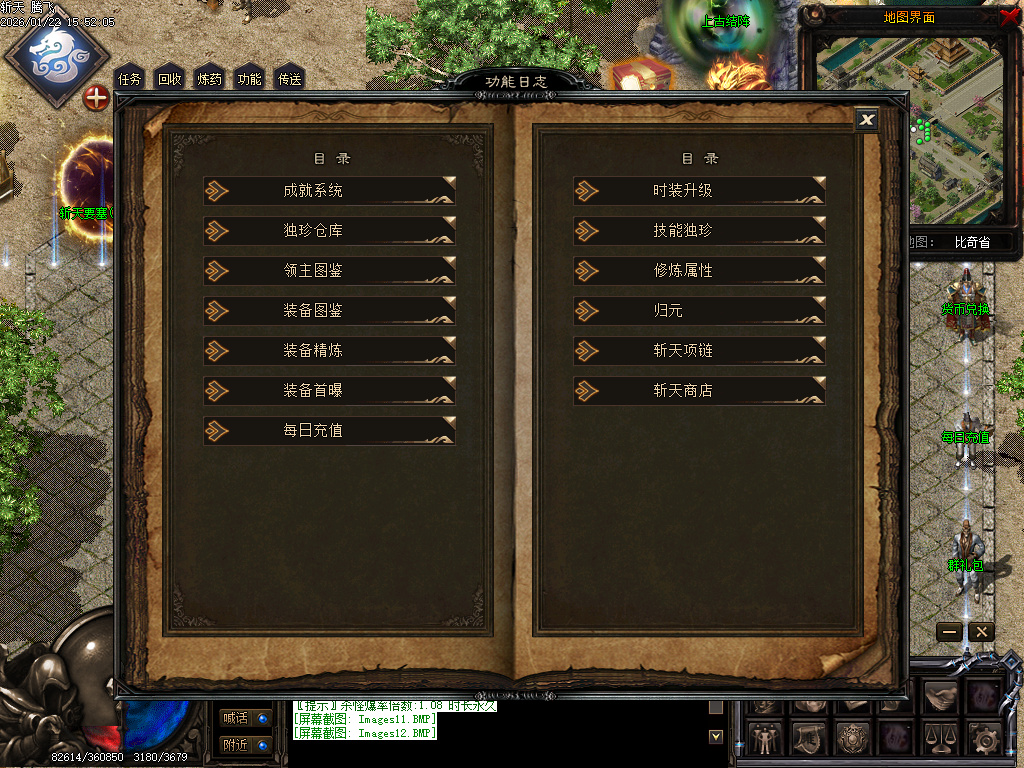
Task: Open the 传送 teleport tab
Action: [x=289, y=79]
